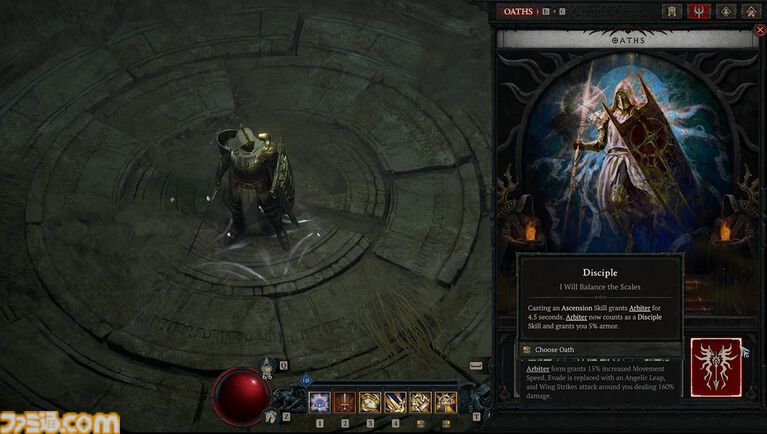Use the healing potion icon

coord(268,366)
